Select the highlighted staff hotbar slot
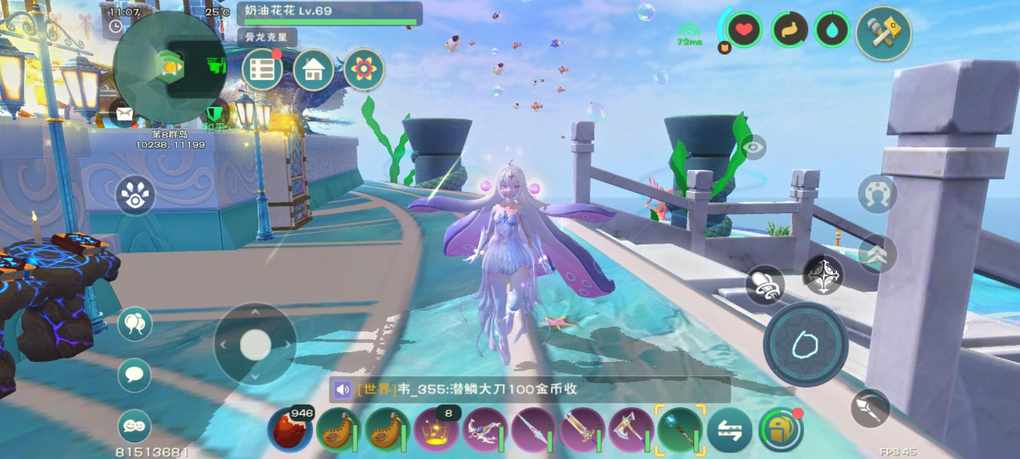1020x459 pixels. click(x=680, y=430)
